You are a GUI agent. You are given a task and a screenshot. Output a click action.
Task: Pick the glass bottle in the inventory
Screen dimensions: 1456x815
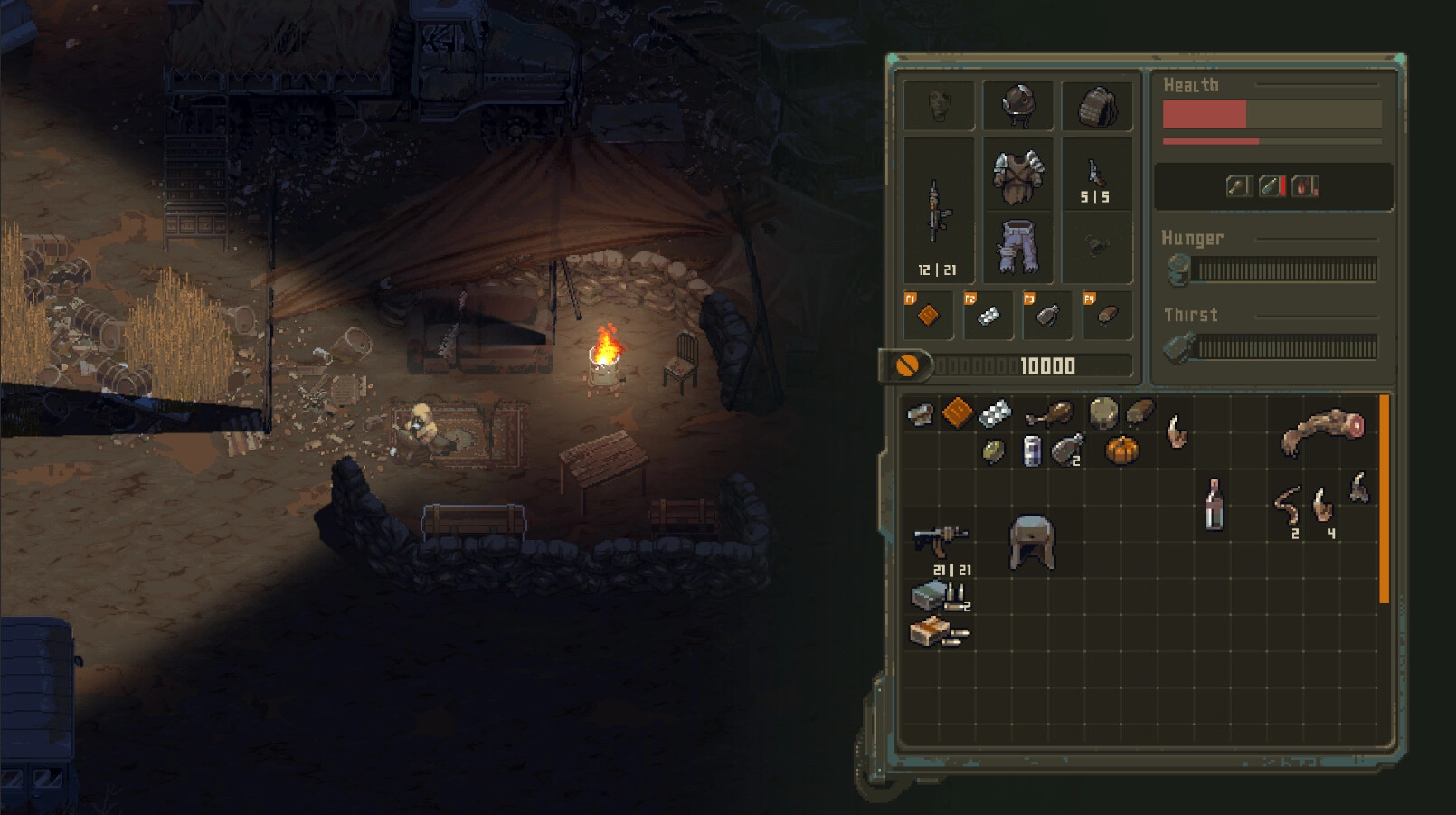click(1214, 504)
